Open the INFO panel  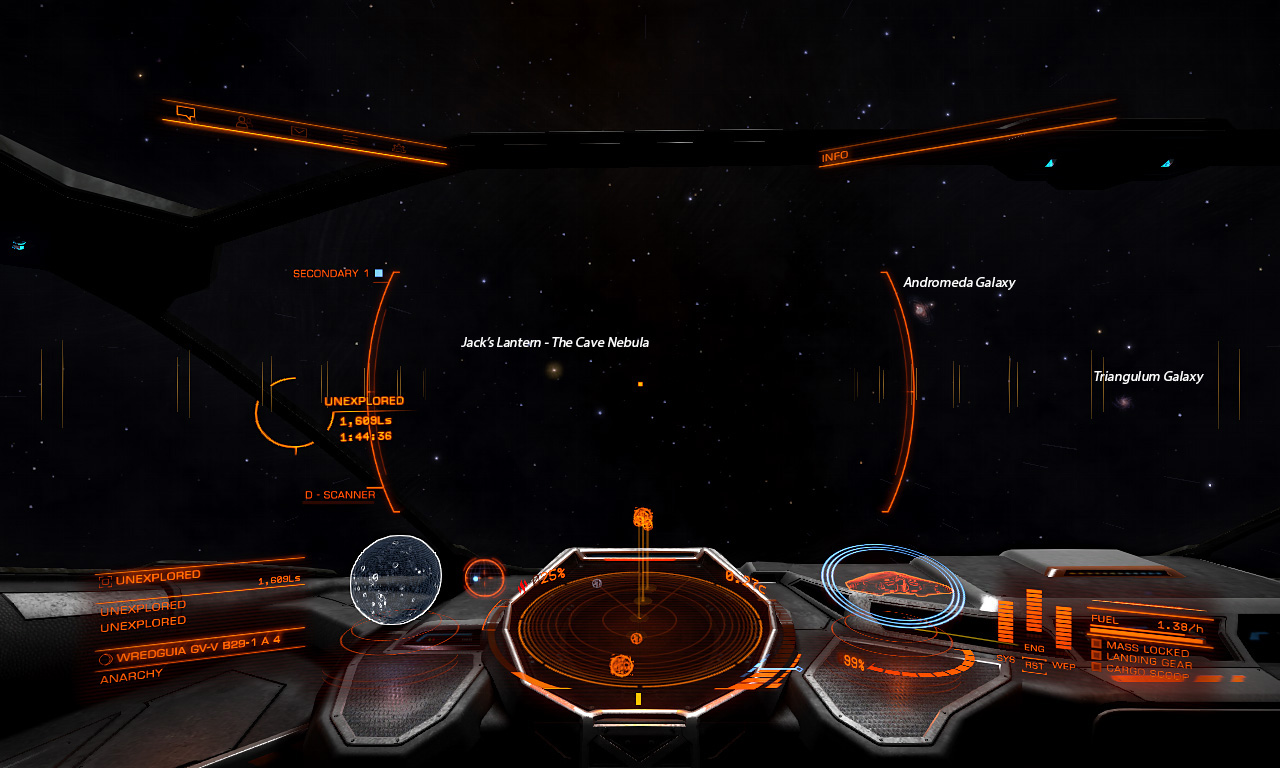coord(835,157)
